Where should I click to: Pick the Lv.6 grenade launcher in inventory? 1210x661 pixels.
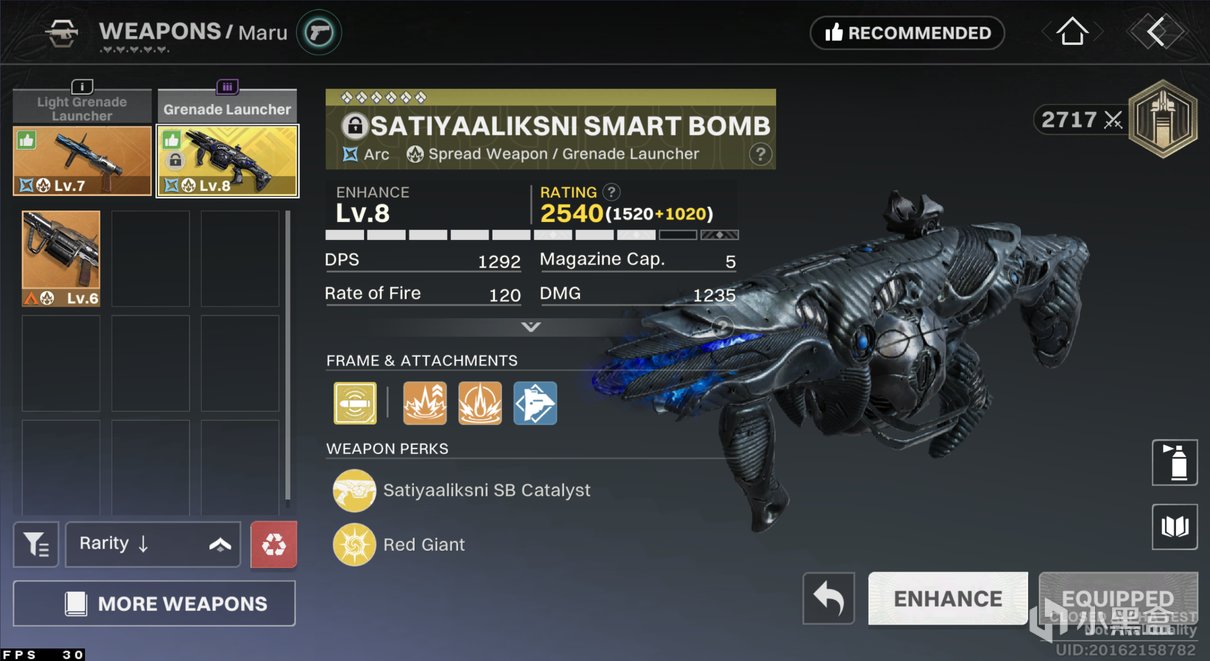pyautogui.click(x=61, y=258)
